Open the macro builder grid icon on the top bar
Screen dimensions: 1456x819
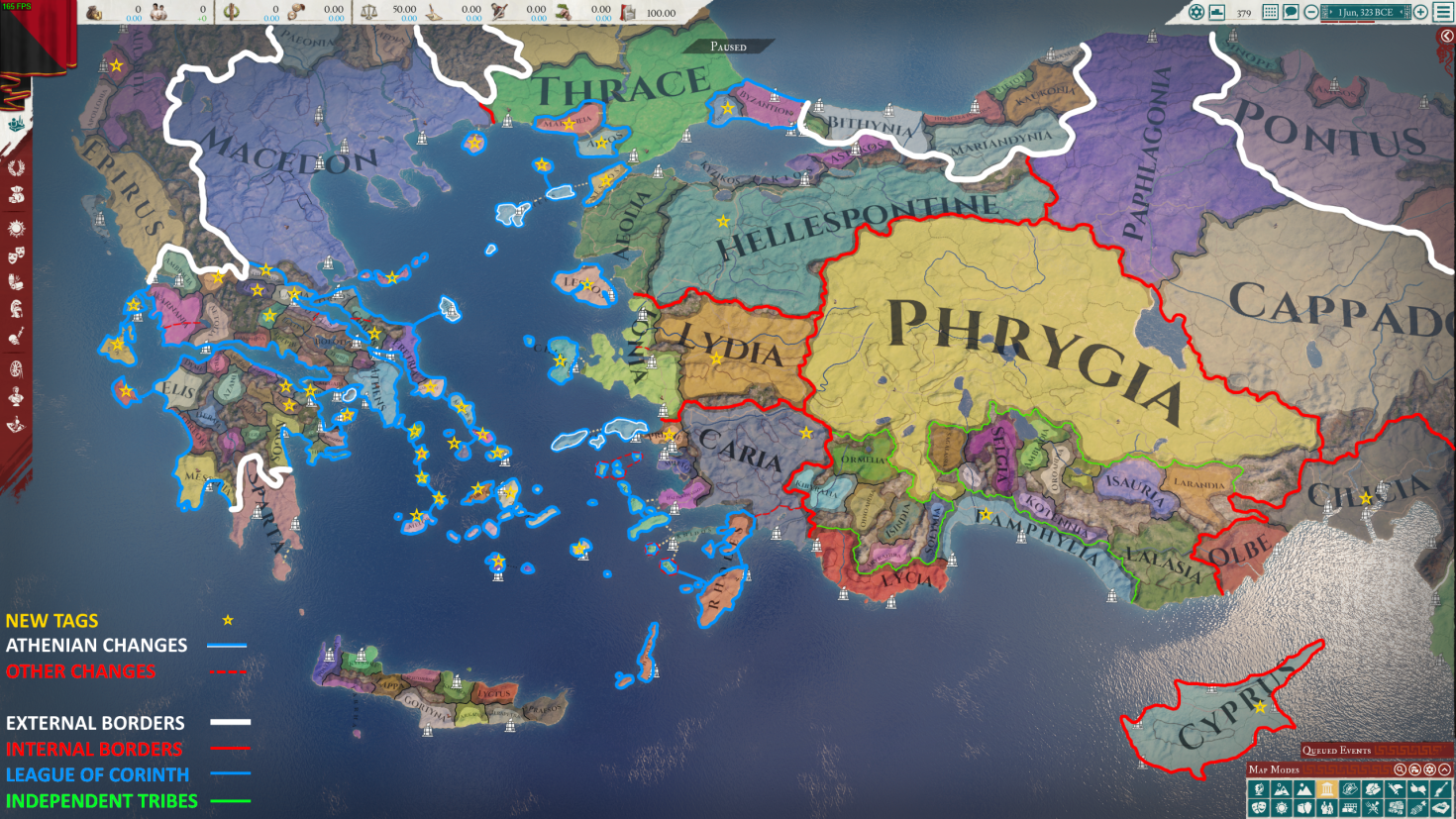point(1272,12)
